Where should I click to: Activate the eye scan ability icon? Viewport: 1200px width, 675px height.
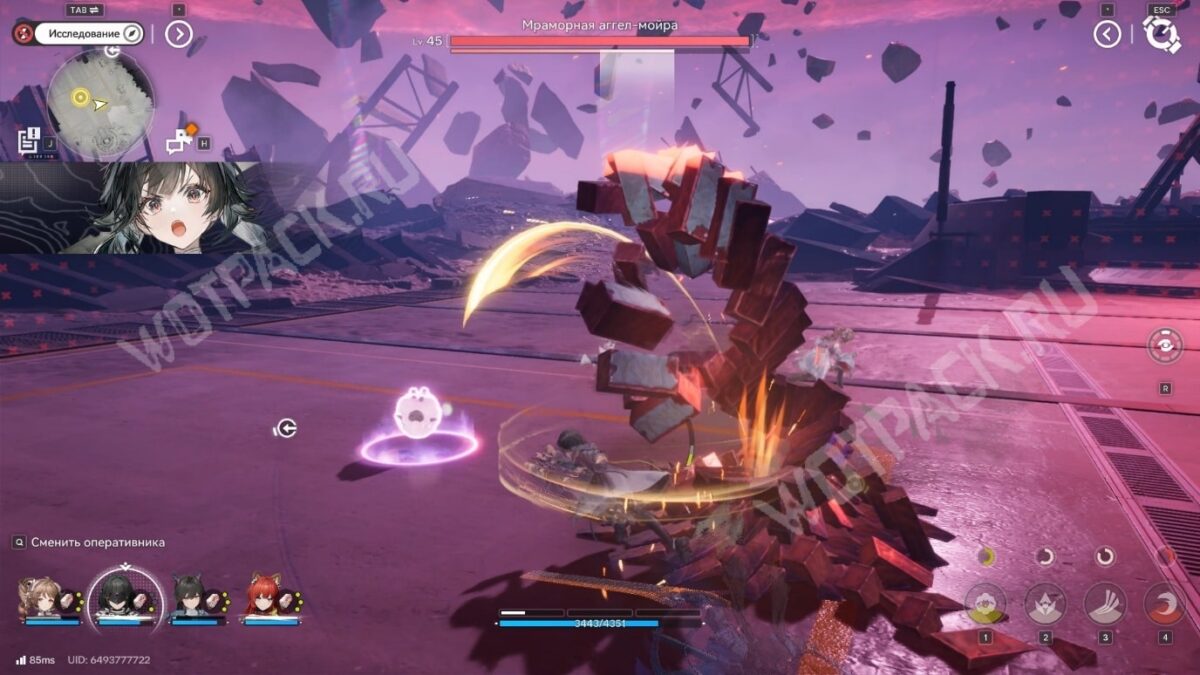click(1165, 346)
